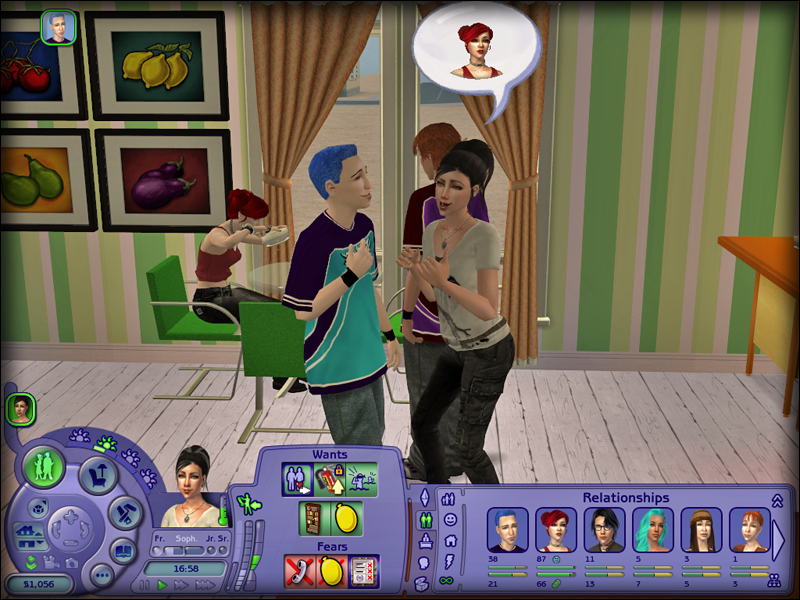Select the bookcase want icon
800x600 pixels.
(x=314, y=519)
